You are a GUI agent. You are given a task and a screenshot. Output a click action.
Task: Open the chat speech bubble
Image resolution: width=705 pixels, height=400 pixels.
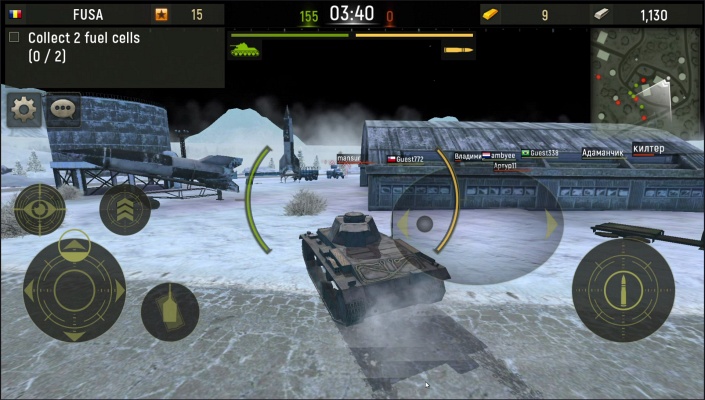click(x=63, y=108)
